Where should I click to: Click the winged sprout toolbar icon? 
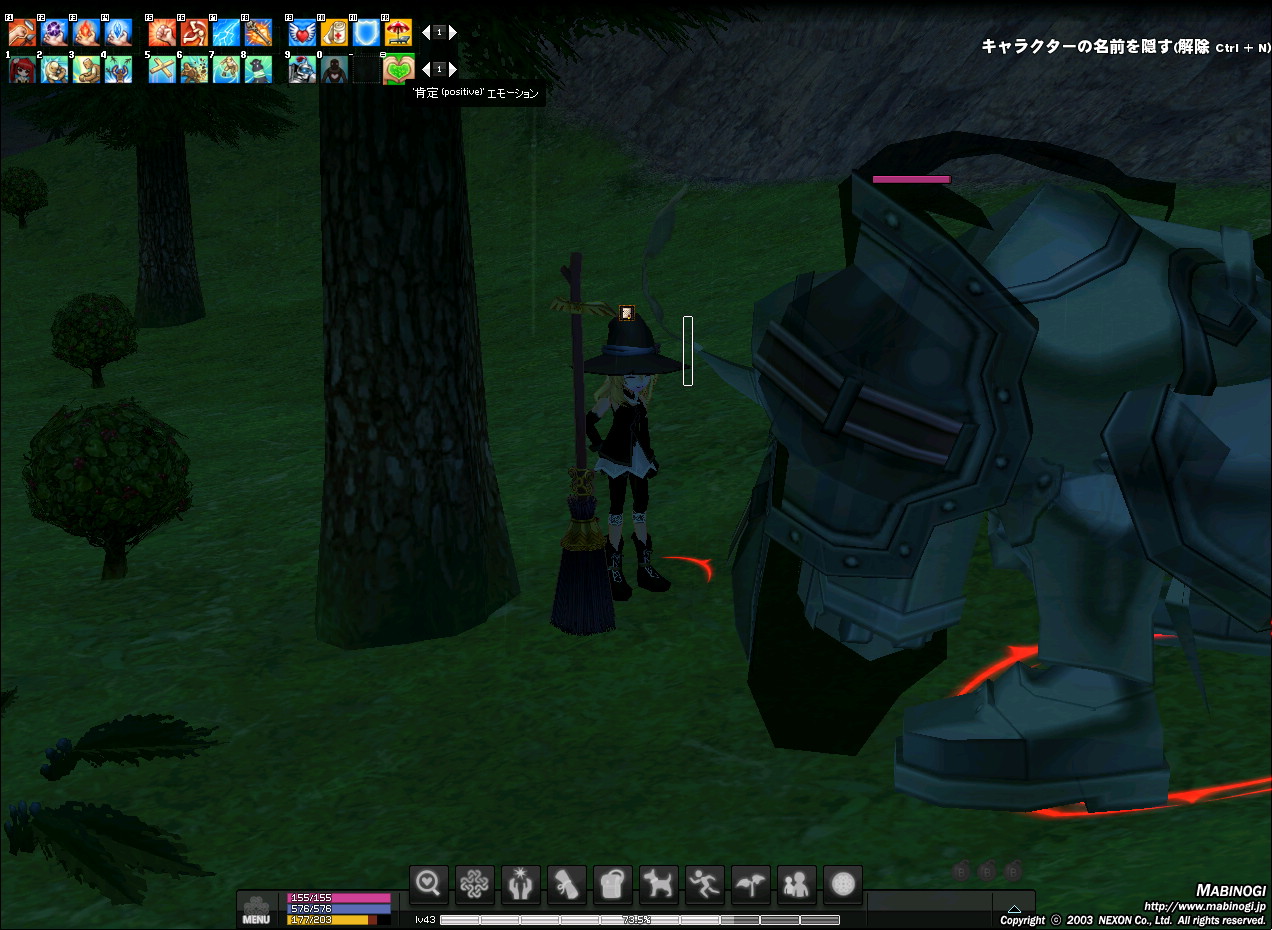tap(751, 884)
